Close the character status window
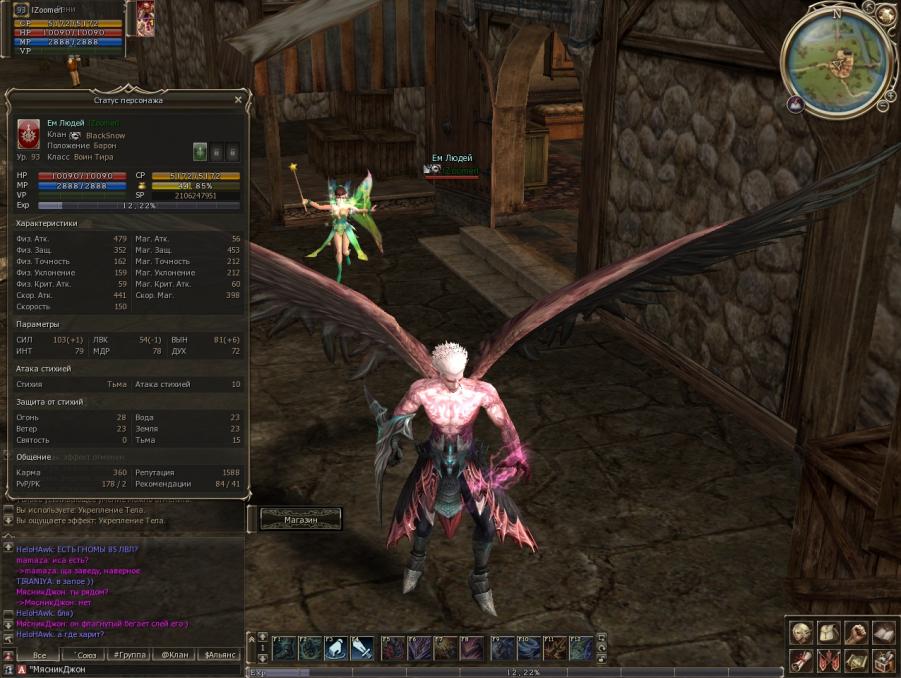This screenshot has height=678, width=901. (x=238, y=100)
